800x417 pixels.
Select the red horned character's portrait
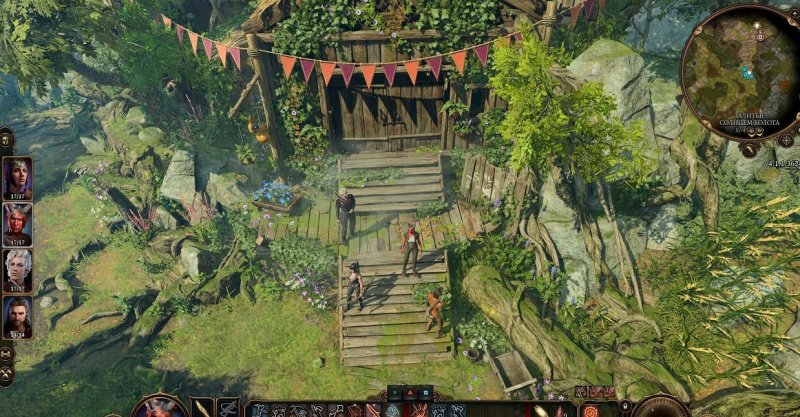pos(17,223)
